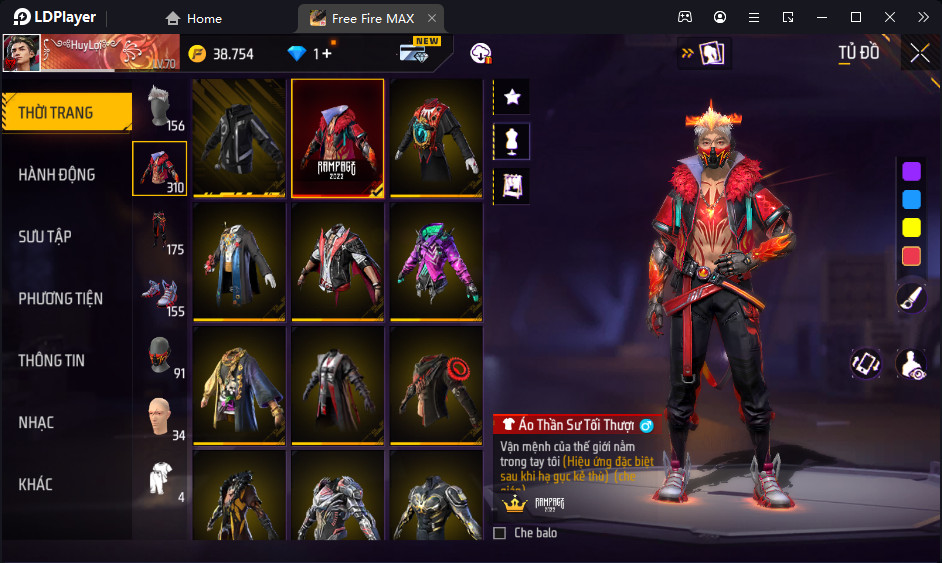Go to the THÔNG TIN tab
Screen dimensions: 942x563
[x=51, y=360]
